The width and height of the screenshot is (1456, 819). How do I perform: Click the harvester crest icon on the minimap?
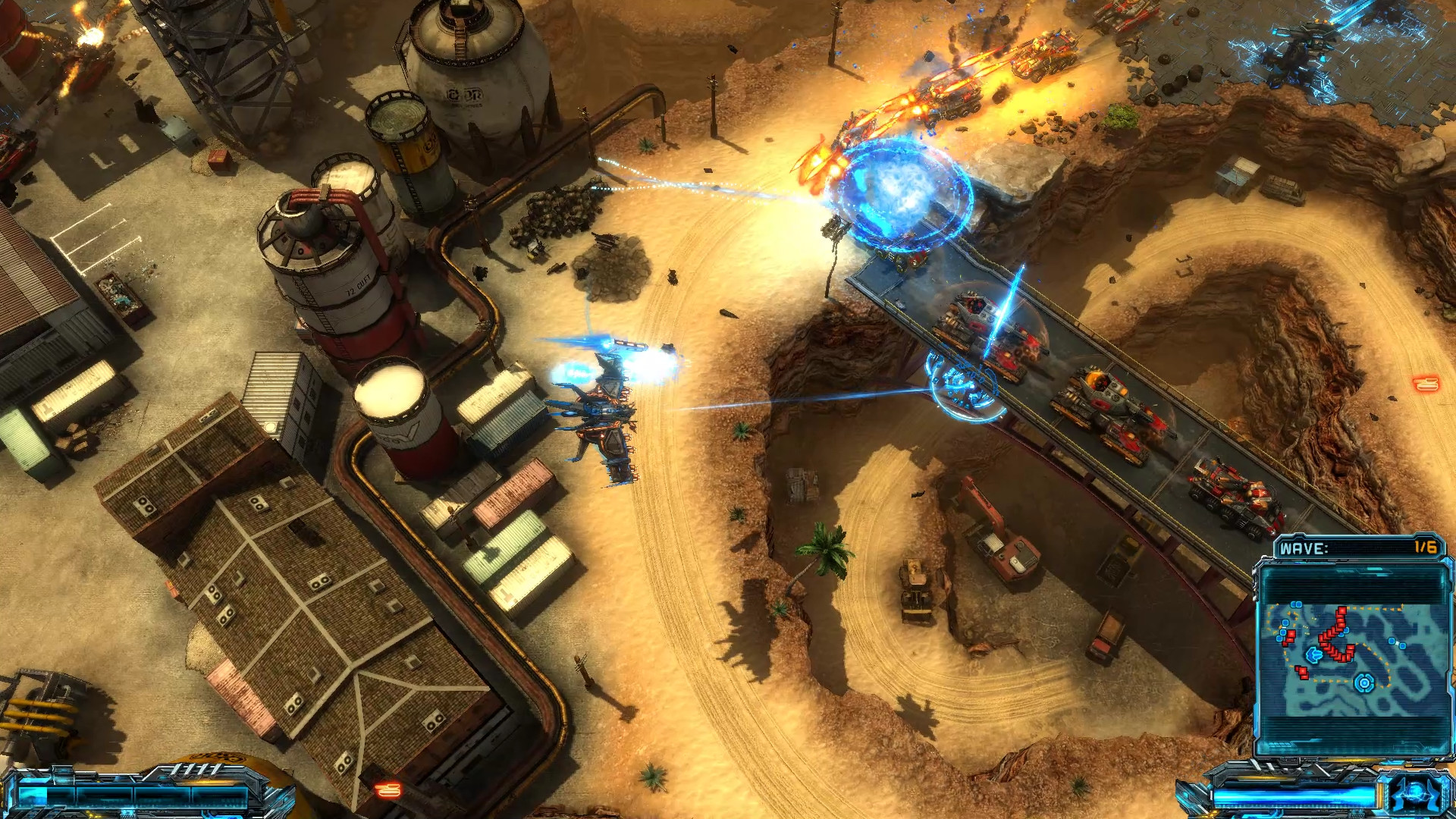tap(1314, 655)
